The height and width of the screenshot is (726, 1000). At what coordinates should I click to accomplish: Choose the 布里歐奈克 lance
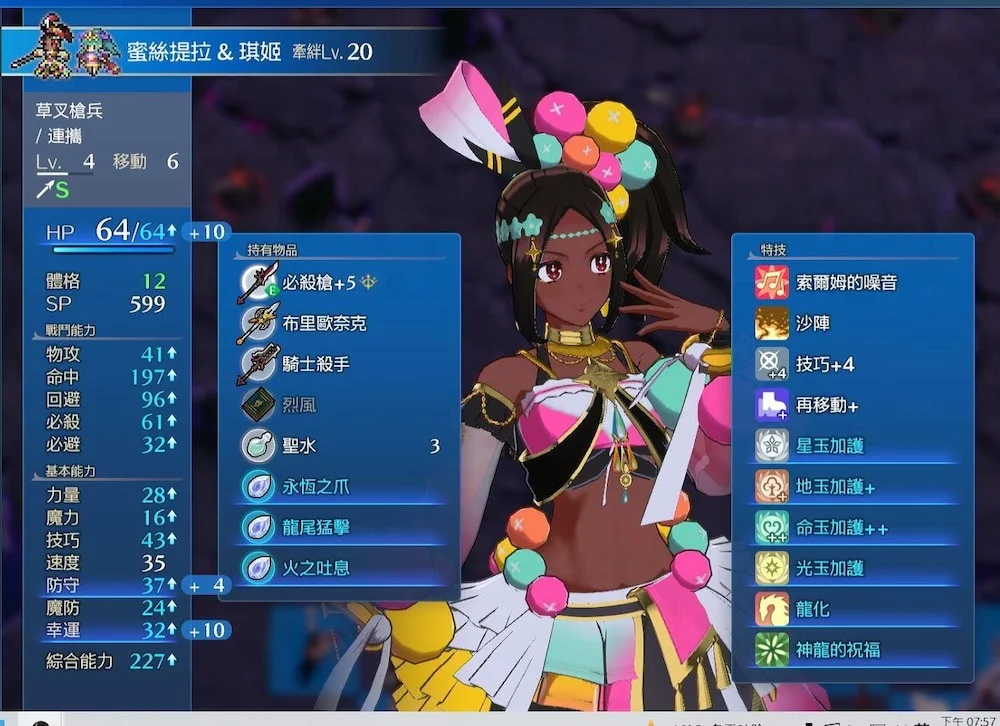pos(324,324)
